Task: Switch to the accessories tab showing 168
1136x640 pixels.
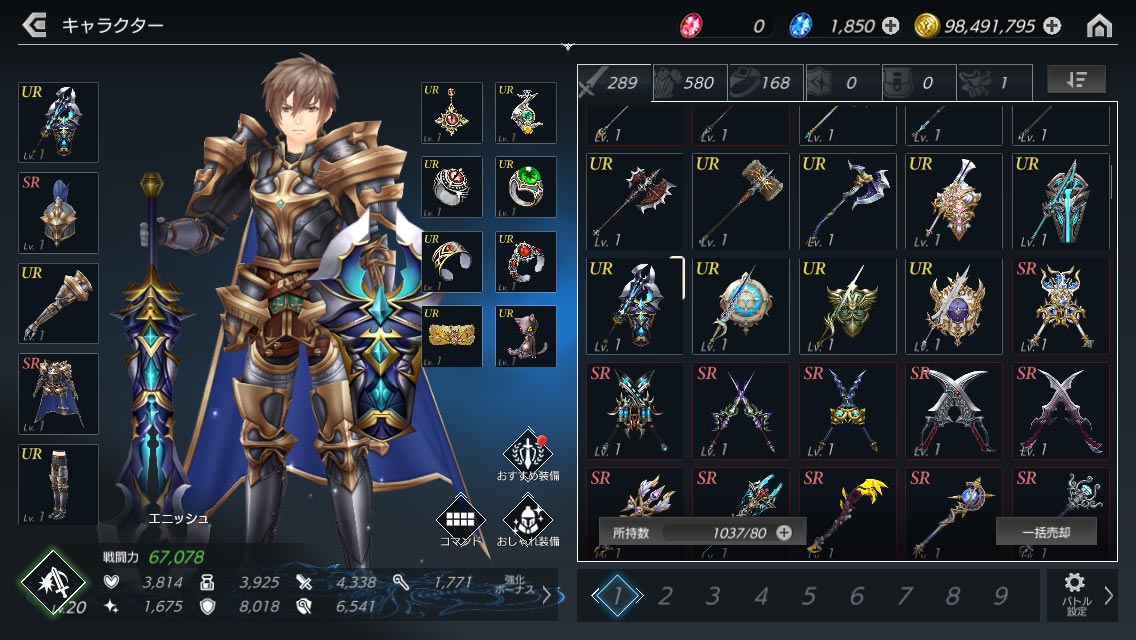Action: (x=766, y=83)
